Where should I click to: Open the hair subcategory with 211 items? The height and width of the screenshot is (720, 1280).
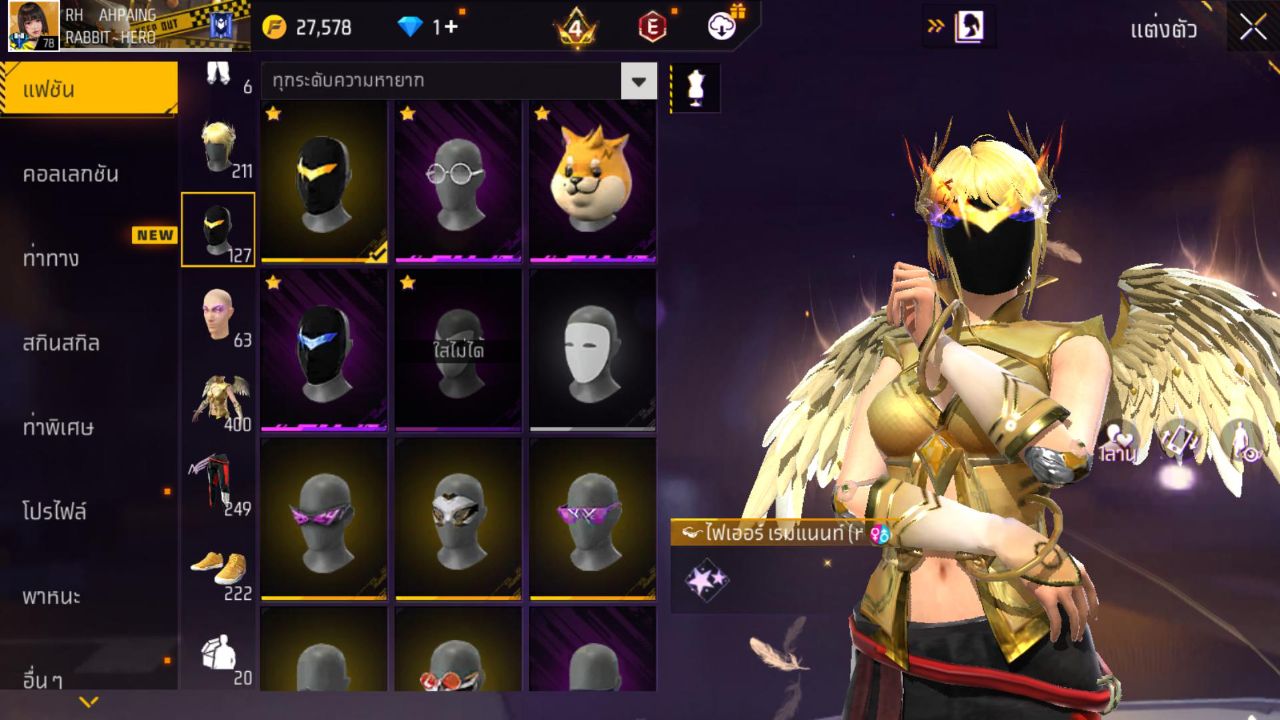coord(218,149)
